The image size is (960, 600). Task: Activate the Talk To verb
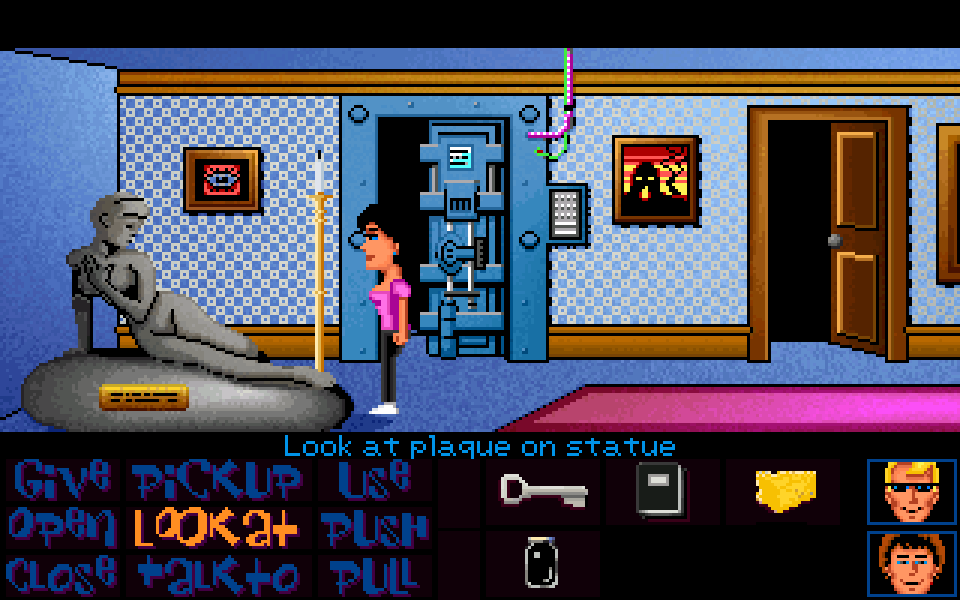(x=219, y=574)
